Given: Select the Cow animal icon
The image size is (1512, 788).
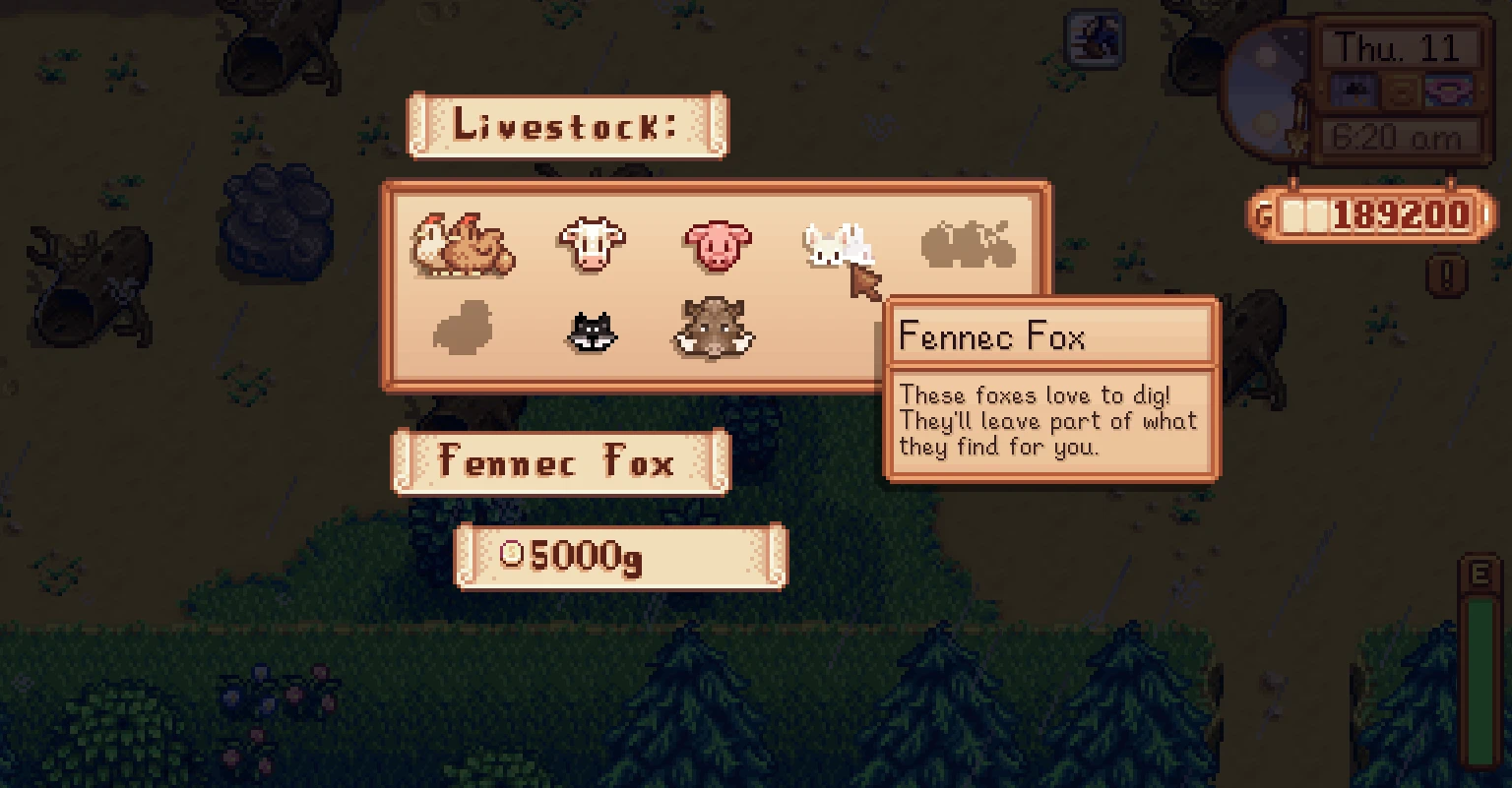Looking at the screenshot, I should click(x=590, y=243).
